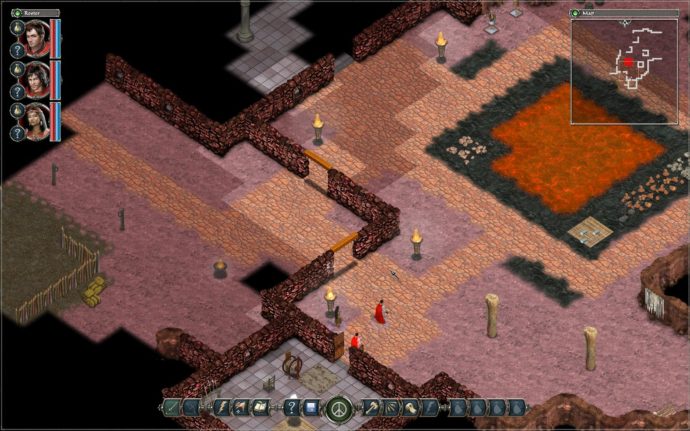Viewport: 690px width, 431px height.
Task: Use the potion icon beside the third portrait
Action: point(18,110)
